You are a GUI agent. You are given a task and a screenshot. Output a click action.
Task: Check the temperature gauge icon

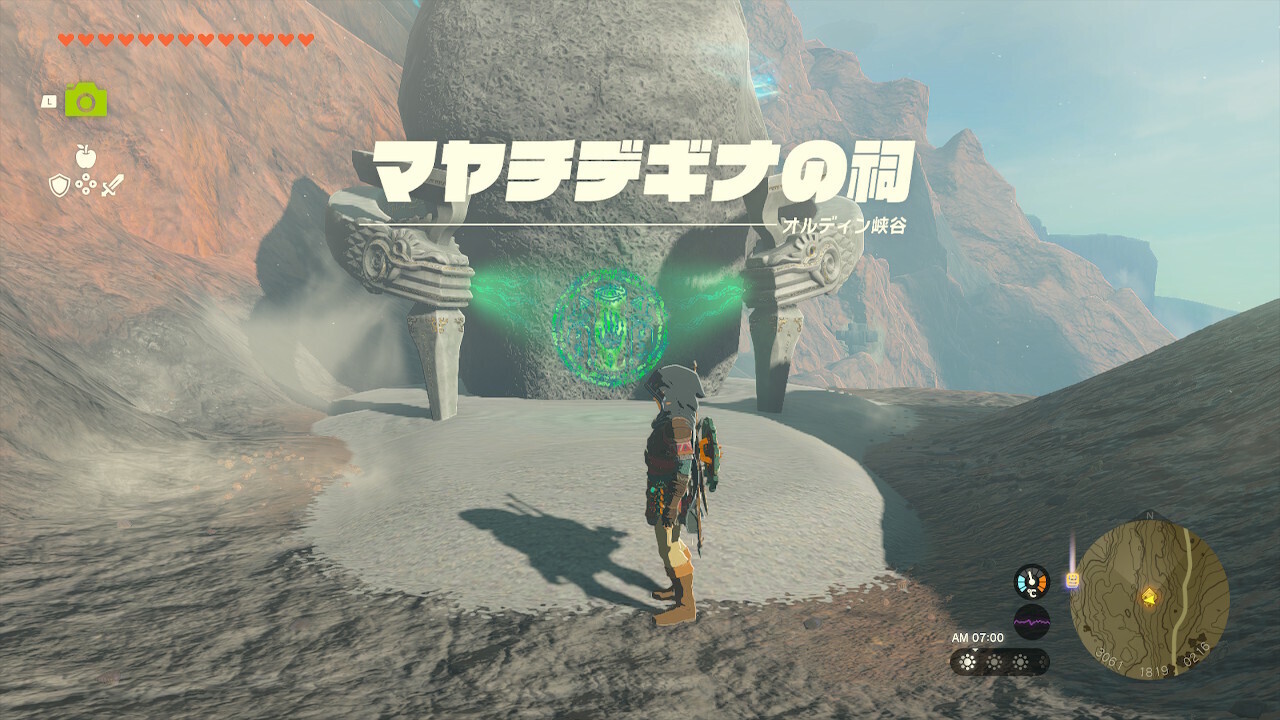[x=1031, y=582]
